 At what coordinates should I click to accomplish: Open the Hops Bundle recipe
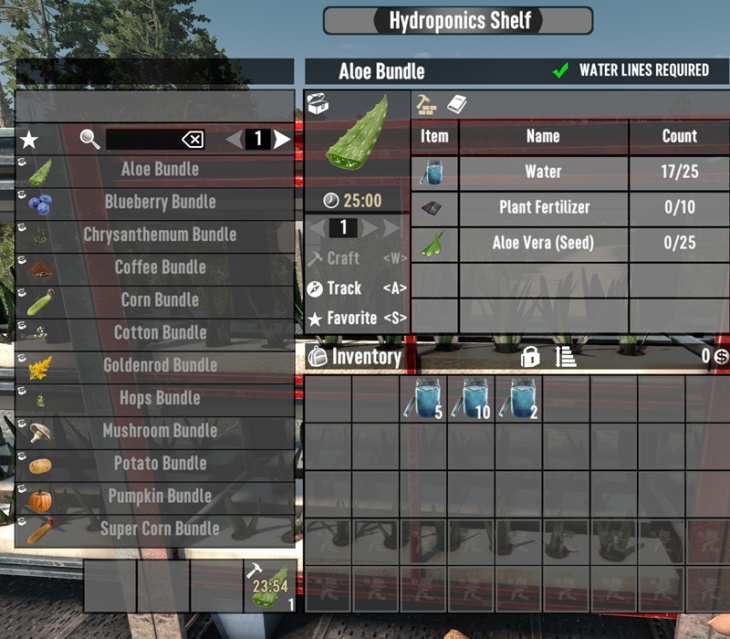coord(158,398)
